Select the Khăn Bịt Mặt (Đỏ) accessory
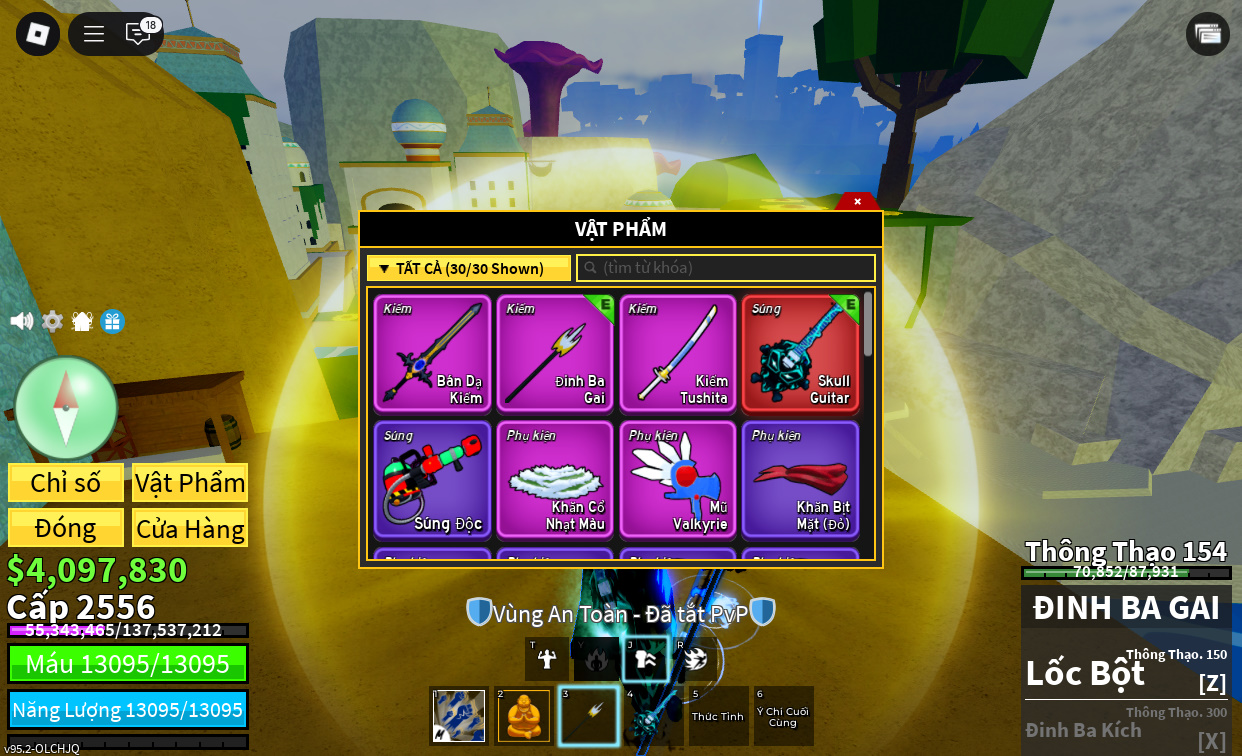This screenshot has height=756, width=1242. [800, 479]
